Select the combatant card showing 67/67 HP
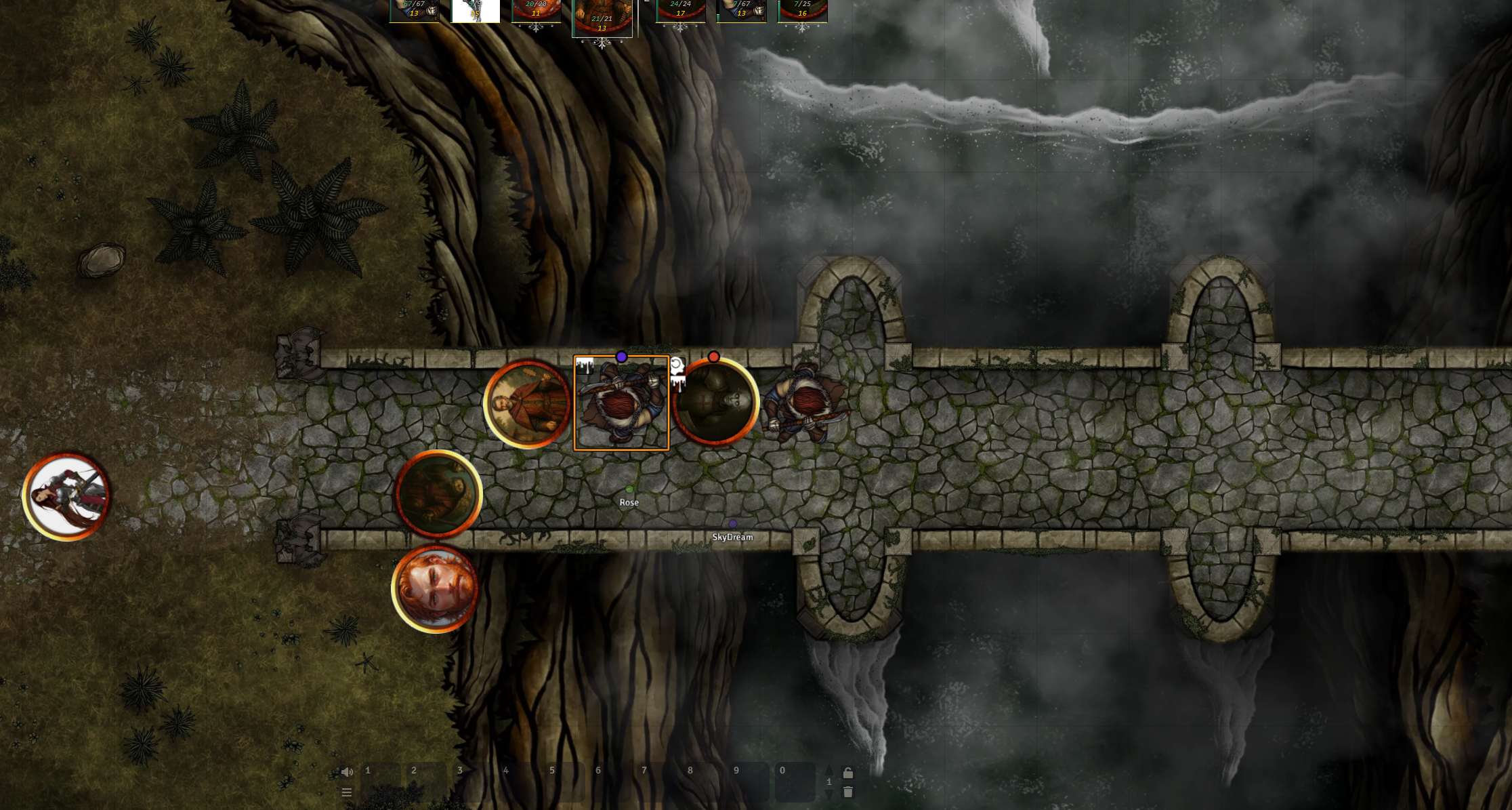The height and width of the screenshot is (810, 1512). tap(414, 10)
